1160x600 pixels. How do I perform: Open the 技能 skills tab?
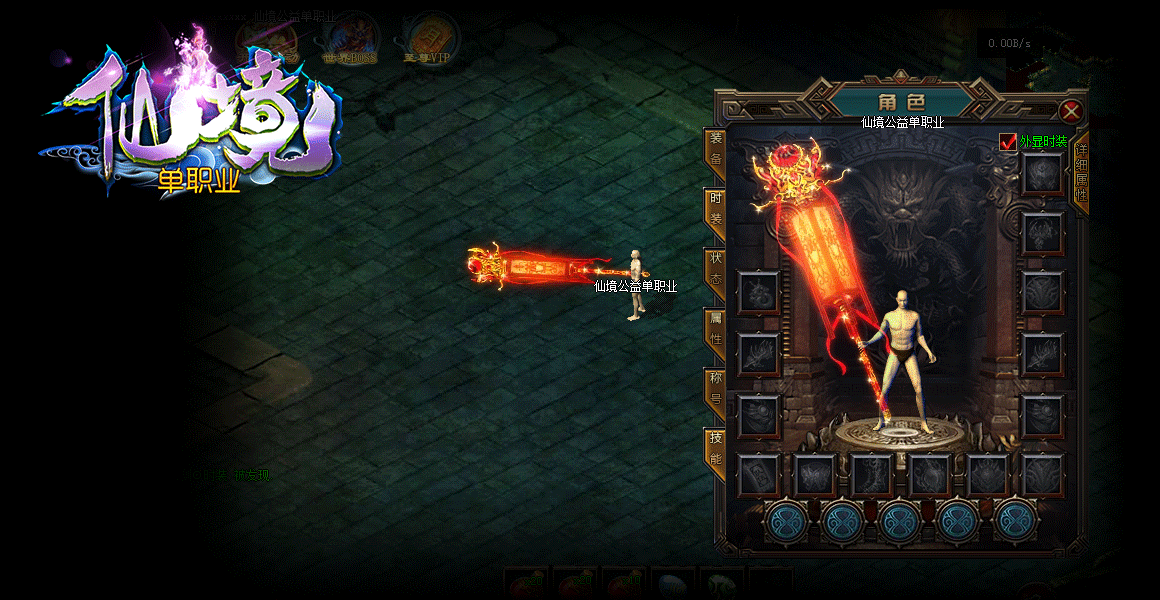(715, 449)
